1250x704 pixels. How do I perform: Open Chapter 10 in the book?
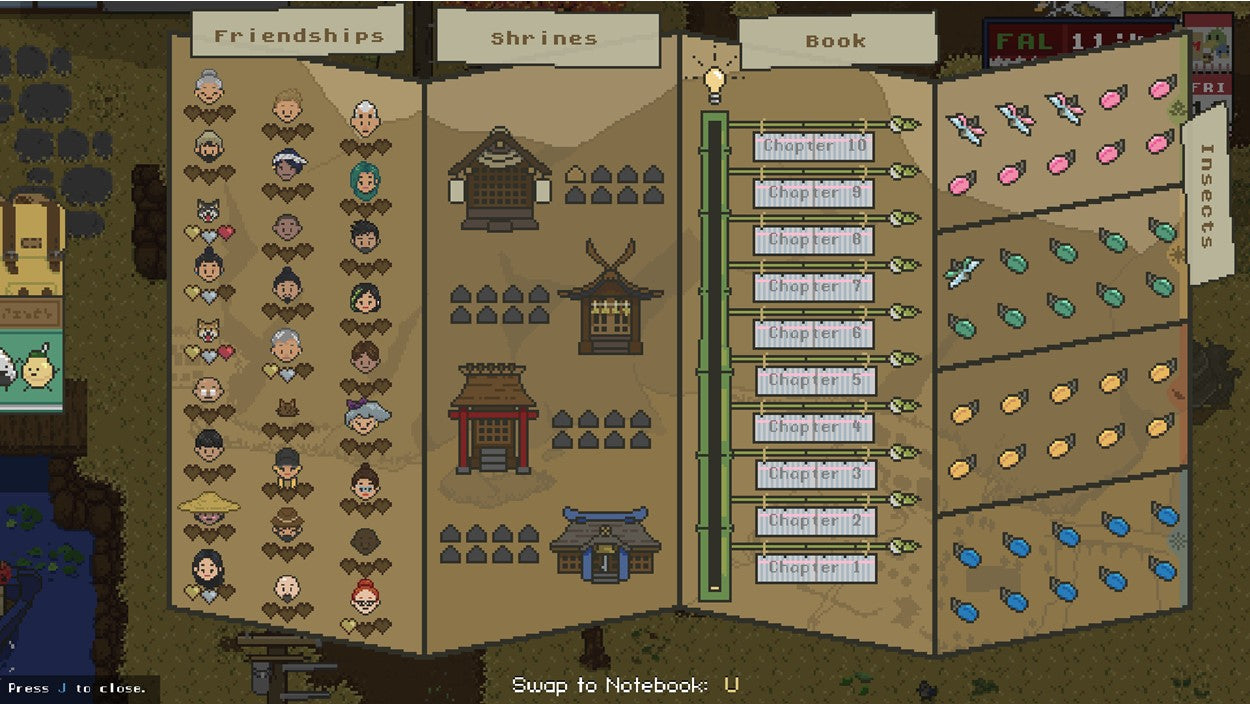coord(814,146)
